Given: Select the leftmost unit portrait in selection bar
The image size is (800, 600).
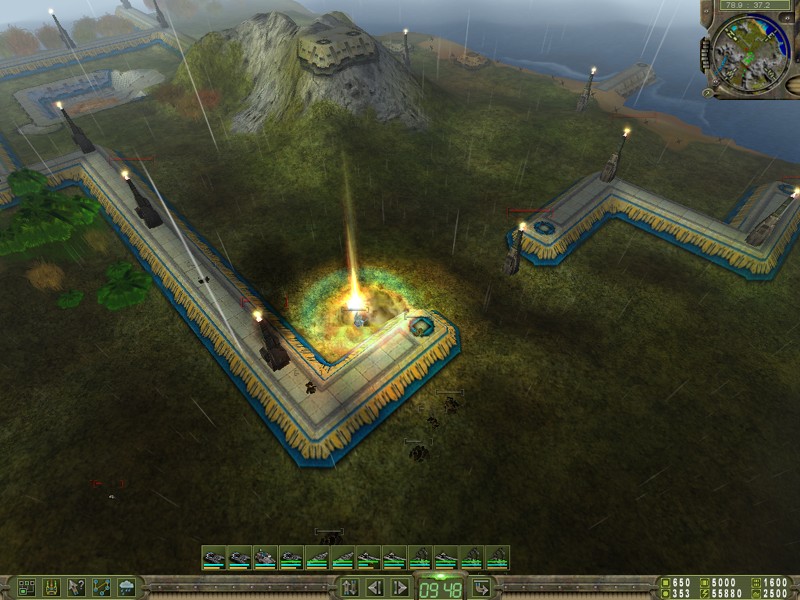Looking at the screenshot, I should [213, 558].
